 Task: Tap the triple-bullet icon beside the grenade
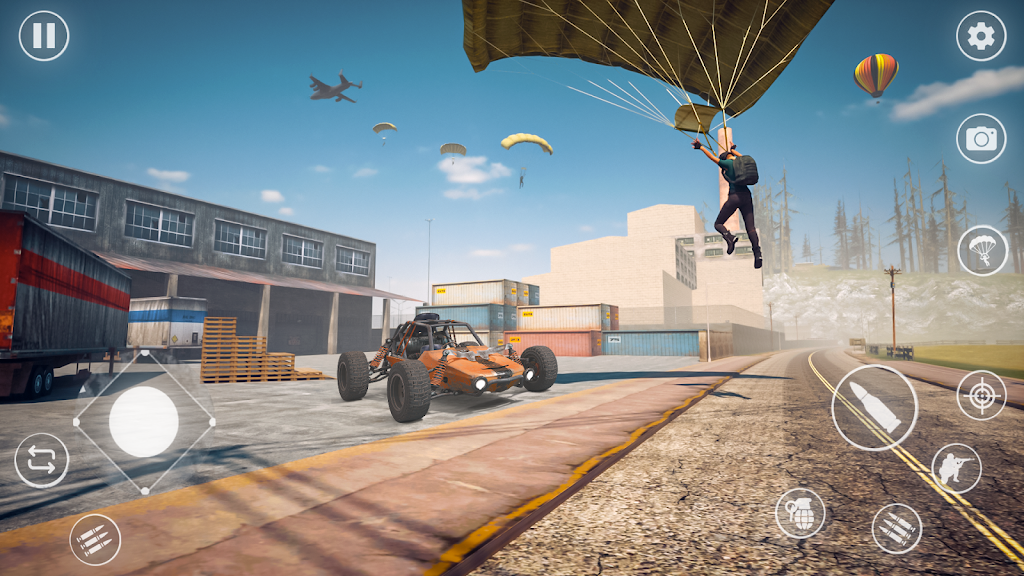896,528
